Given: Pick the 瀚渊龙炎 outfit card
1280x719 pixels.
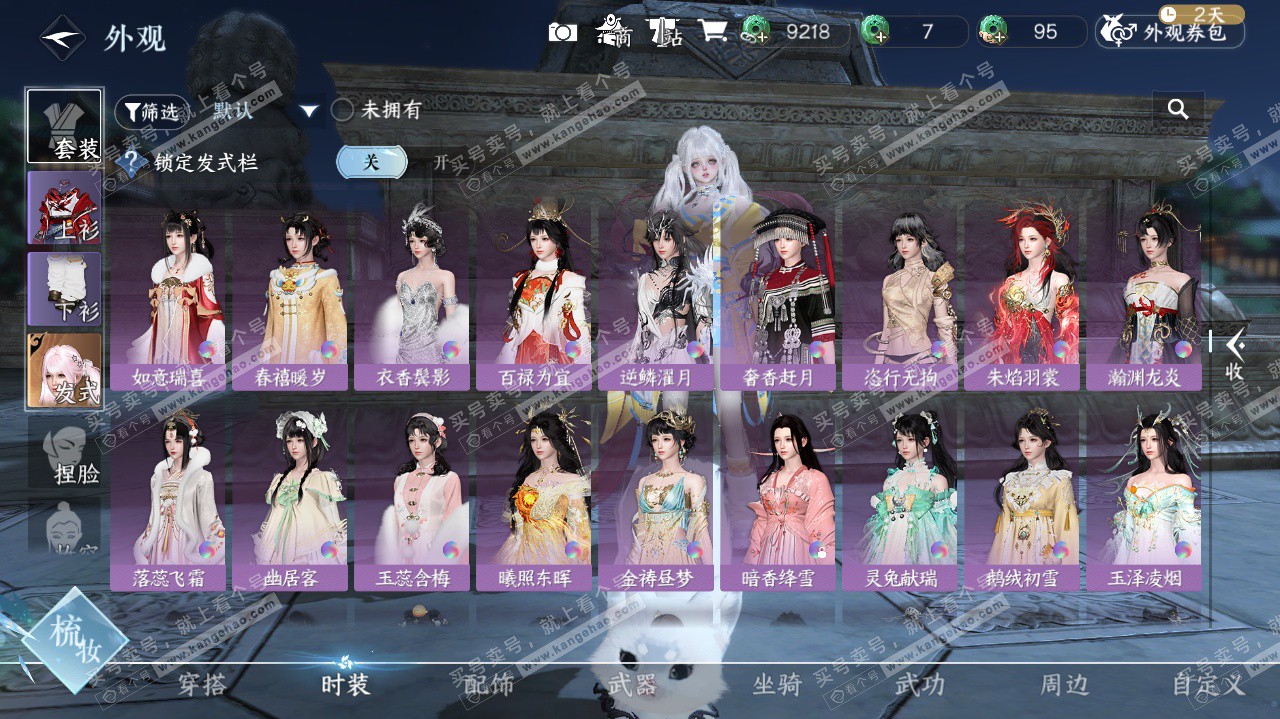Looking at the screenshot, I should (1143, 300).
